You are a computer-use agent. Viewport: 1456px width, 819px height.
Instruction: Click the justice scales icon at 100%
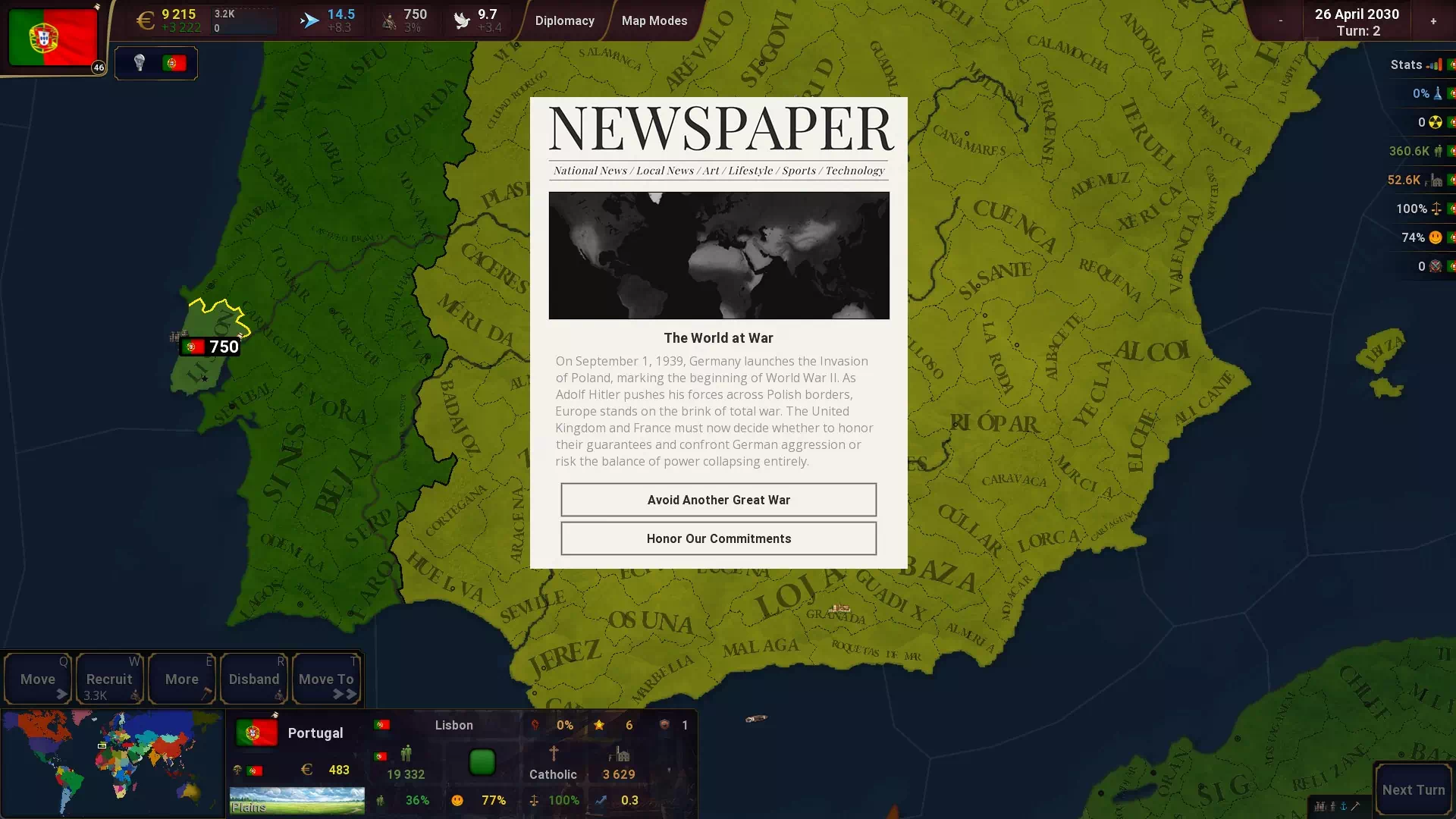[x=1437, y=209]
